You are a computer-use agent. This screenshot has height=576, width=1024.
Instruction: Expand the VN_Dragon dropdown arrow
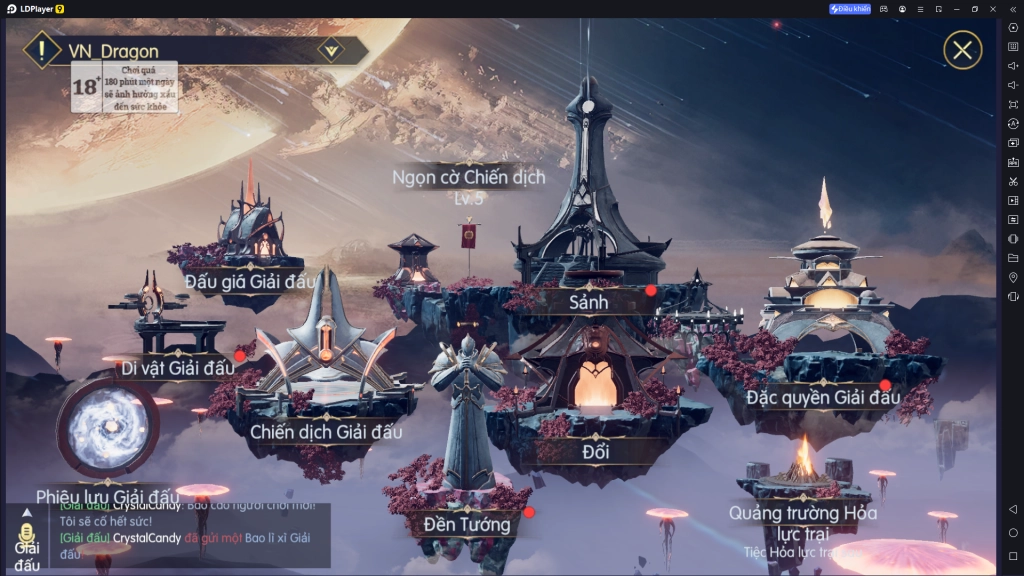pos(331,50)
